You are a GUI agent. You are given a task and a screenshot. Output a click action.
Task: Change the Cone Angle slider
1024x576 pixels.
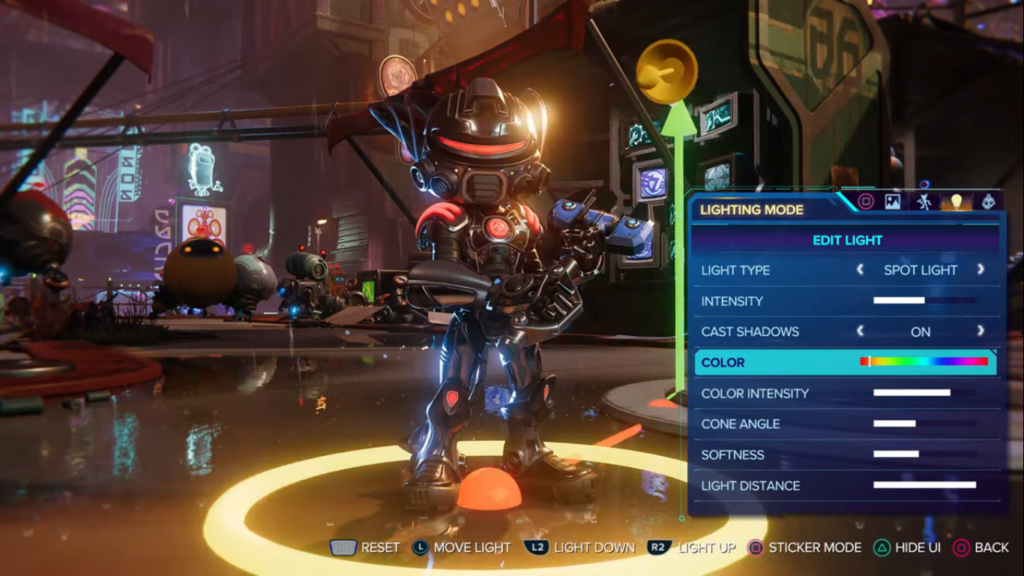[x=924, y=424]
